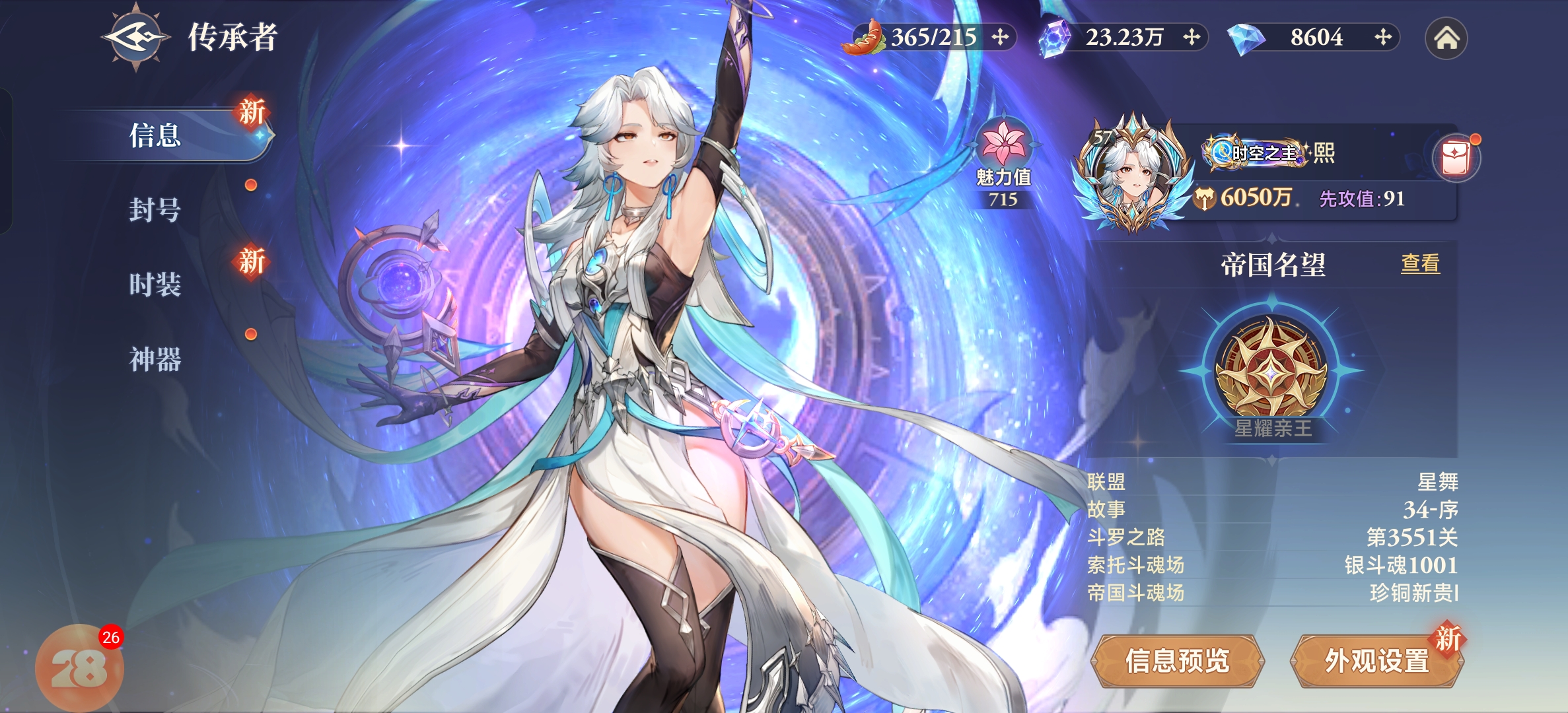Tap the 星耀亲王 prestige badge
1568x713 pixels.
[1271, 370]
